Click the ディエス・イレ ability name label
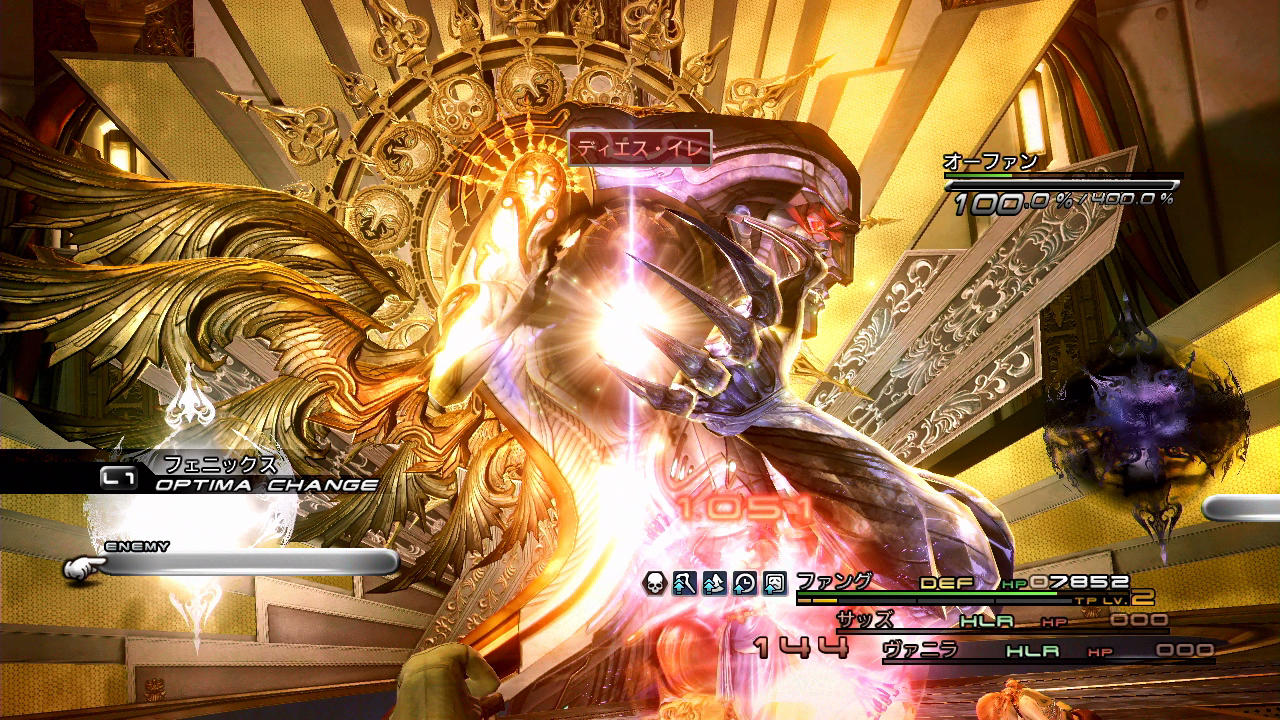The image size is (1280, 720). click(640, 149)
